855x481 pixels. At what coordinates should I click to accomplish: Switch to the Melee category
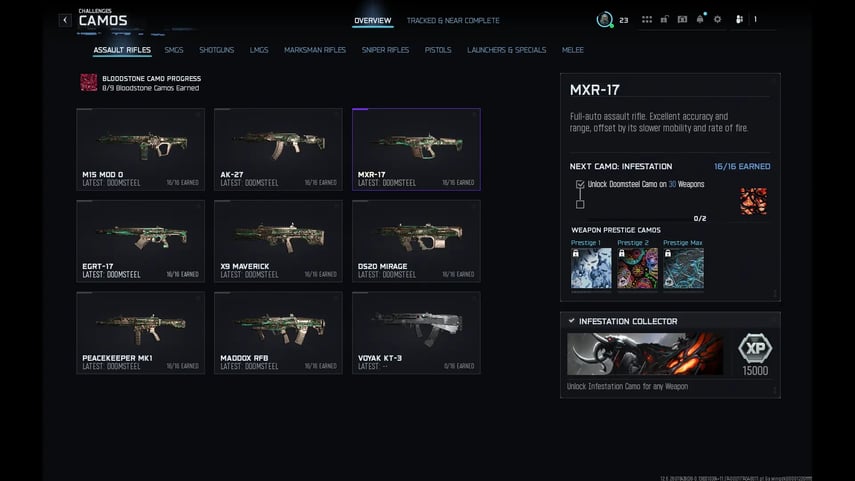click(572, 50)
